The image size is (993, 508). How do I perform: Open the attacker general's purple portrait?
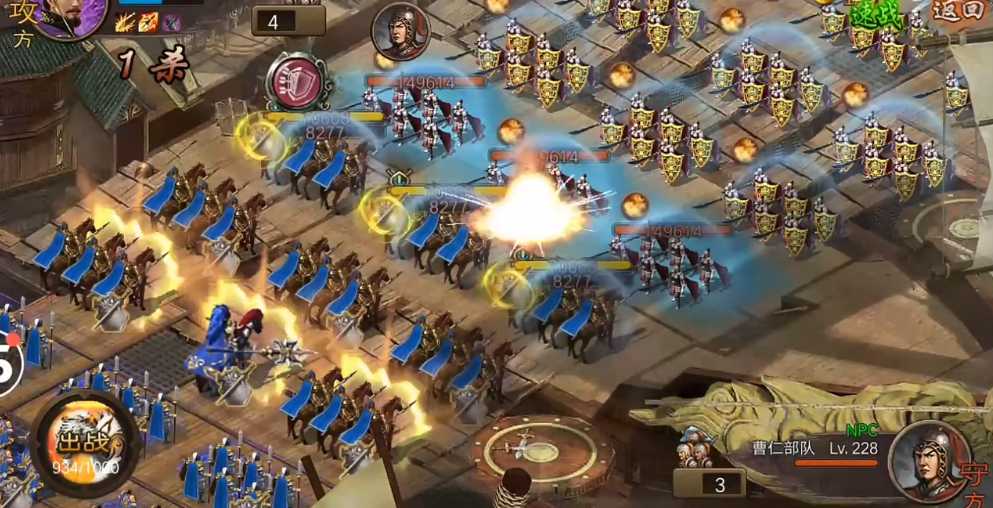[72, 14]
